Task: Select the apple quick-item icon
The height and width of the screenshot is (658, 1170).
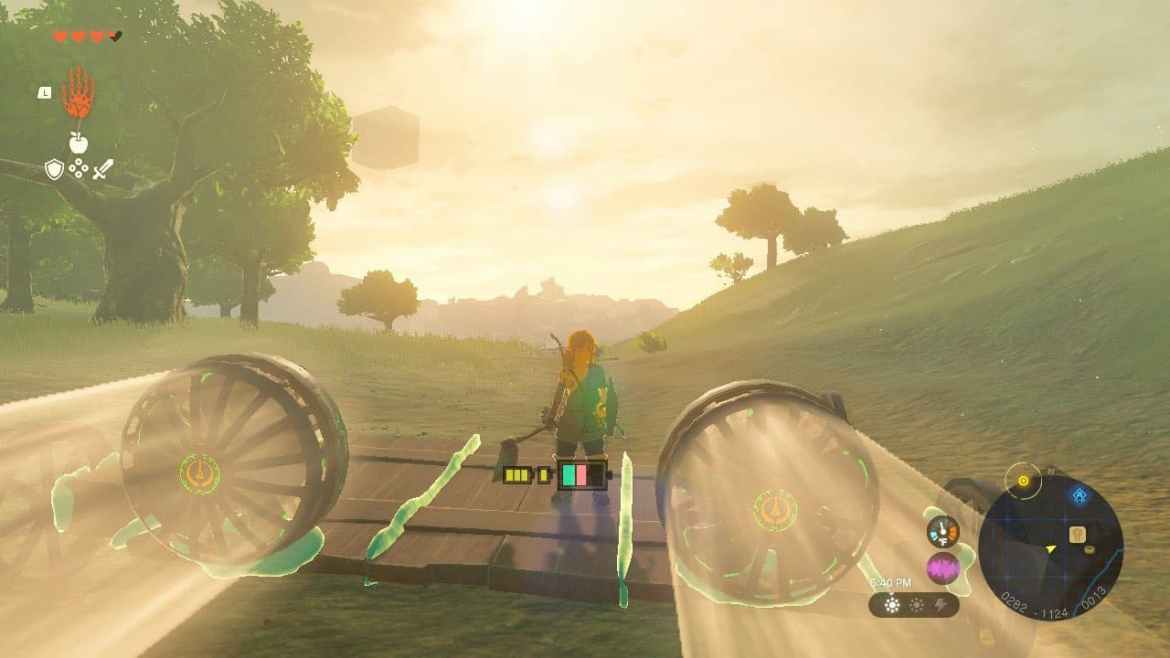Action: (78, 142)
